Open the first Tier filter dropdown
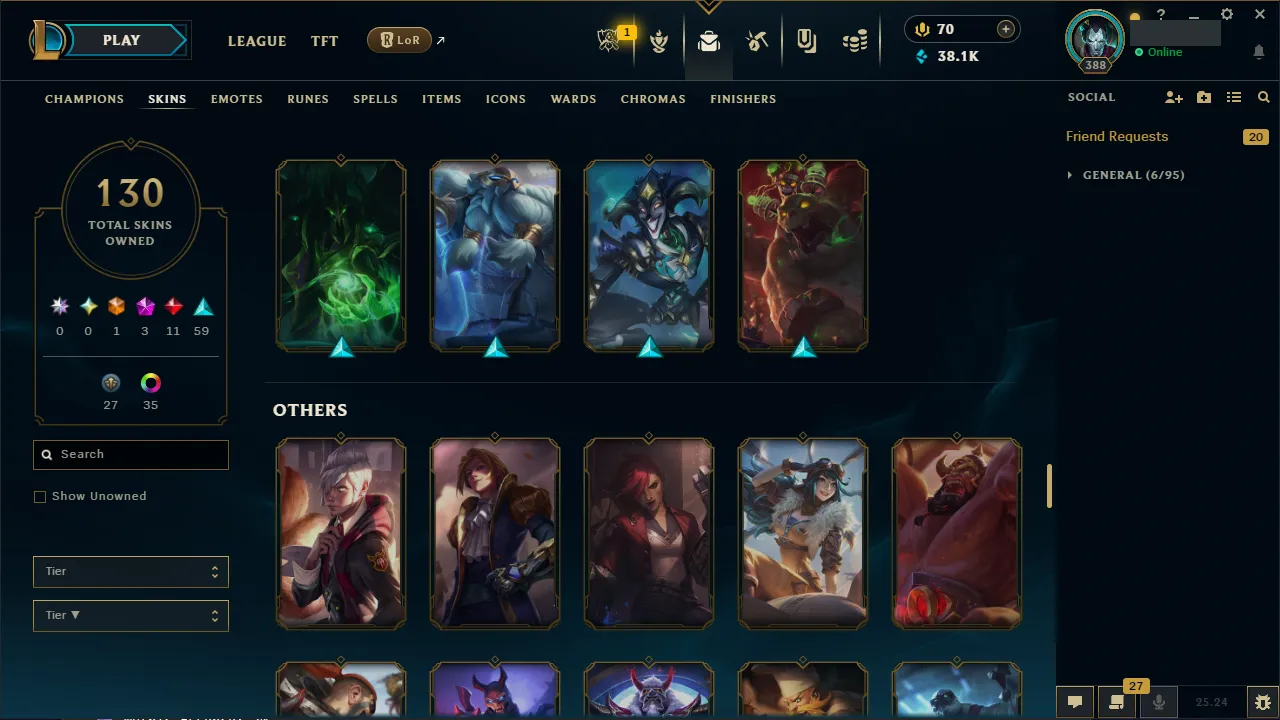The image size is (1280, 720). [x=130, y=571]
